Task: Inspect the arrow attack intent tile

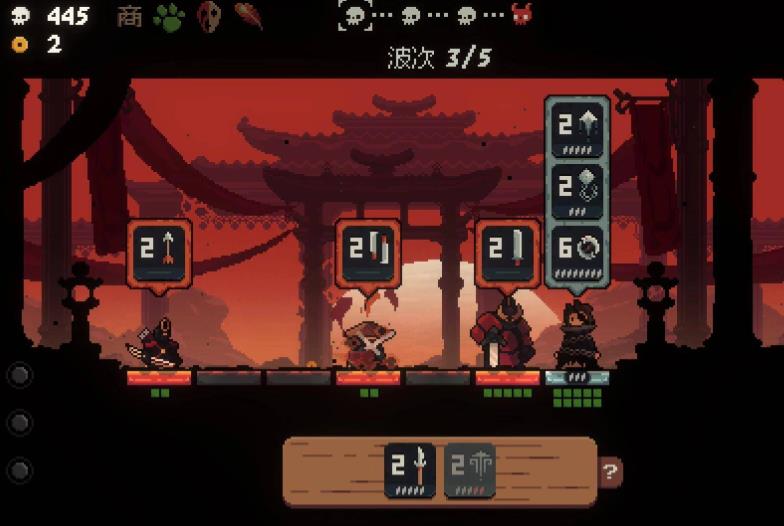Action: [x=159, y=252]
